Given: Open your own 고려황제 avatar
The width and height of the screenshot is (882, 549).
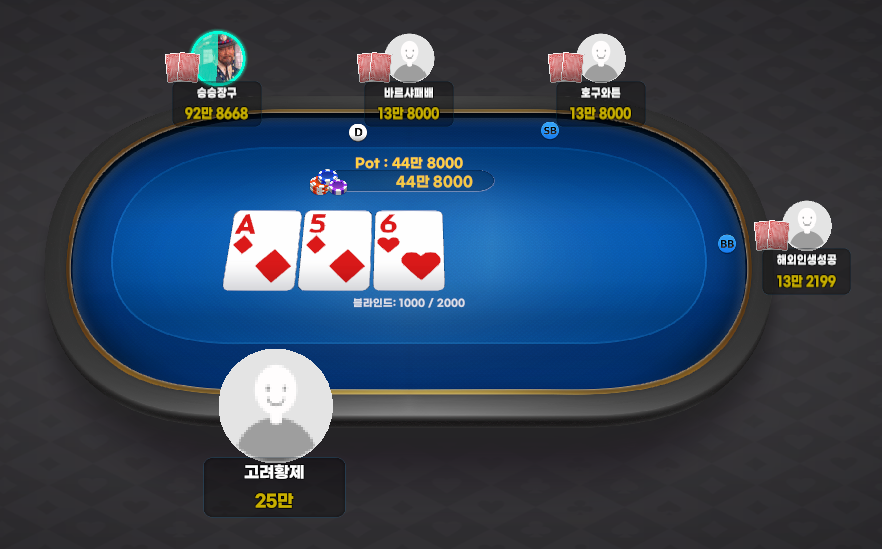Looking at the screenshot, I should click(275, 405).
